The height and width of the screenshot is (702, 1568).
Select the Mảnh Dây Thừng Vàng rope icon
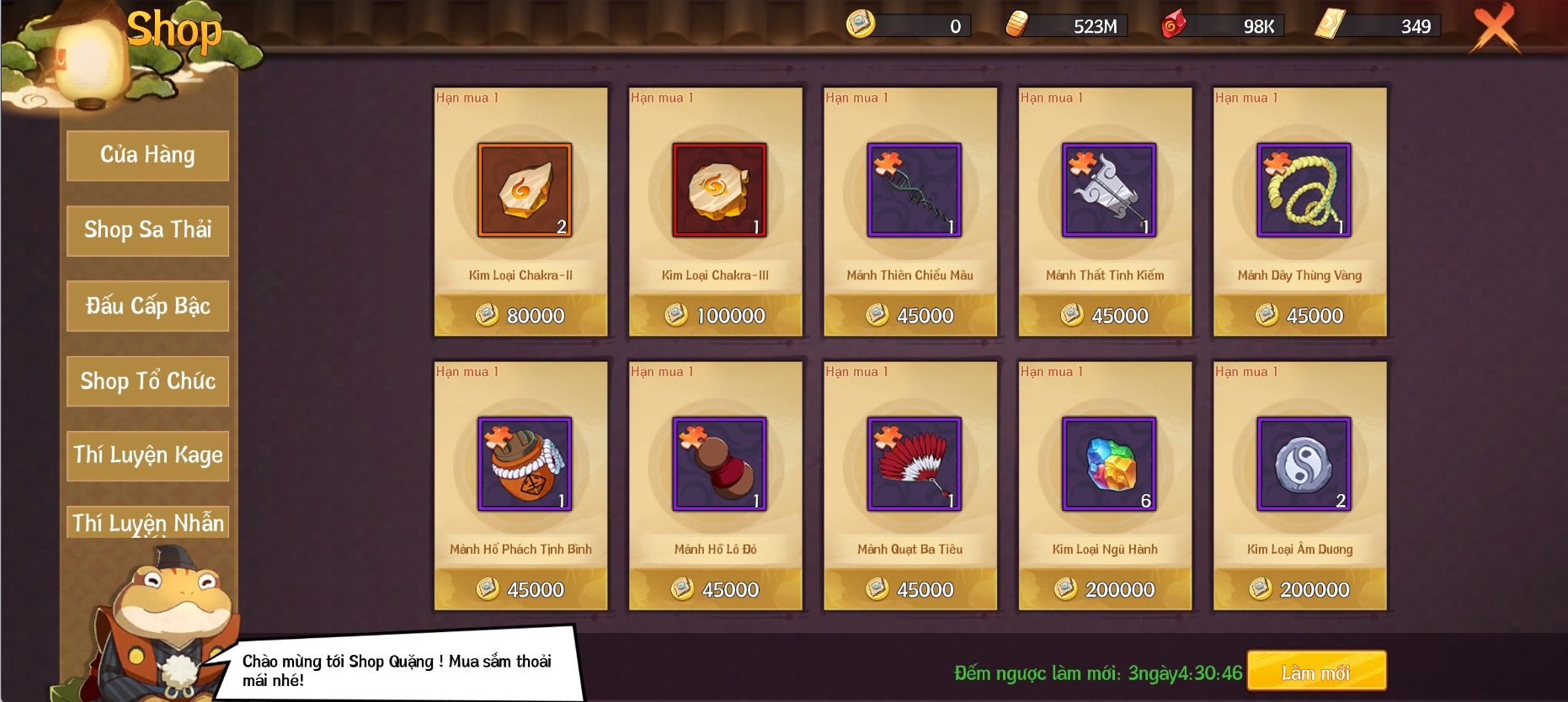pos(1304,190)
